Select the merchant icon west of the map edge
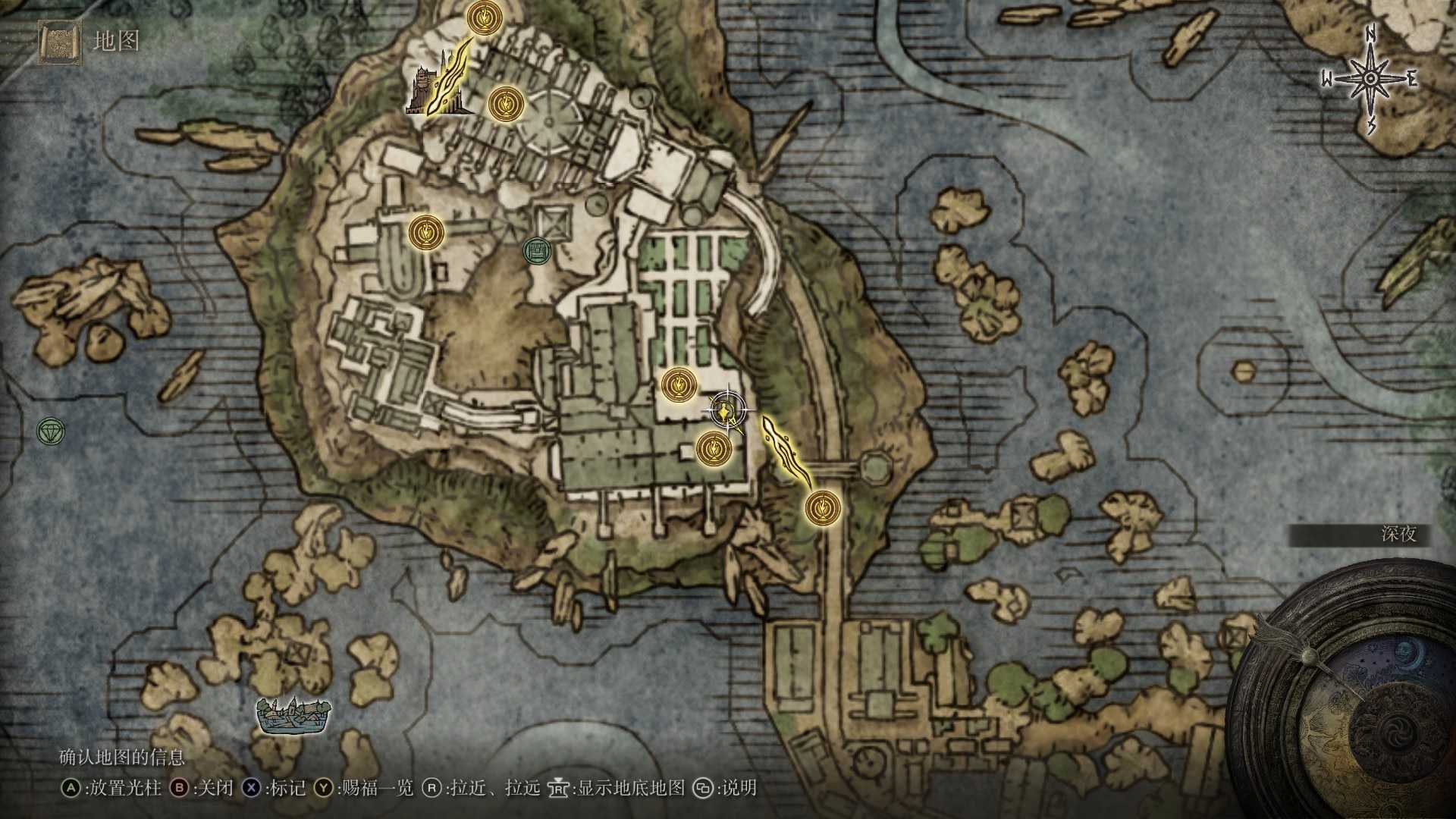The image size is (1456, 819). (x=49, y=432)
